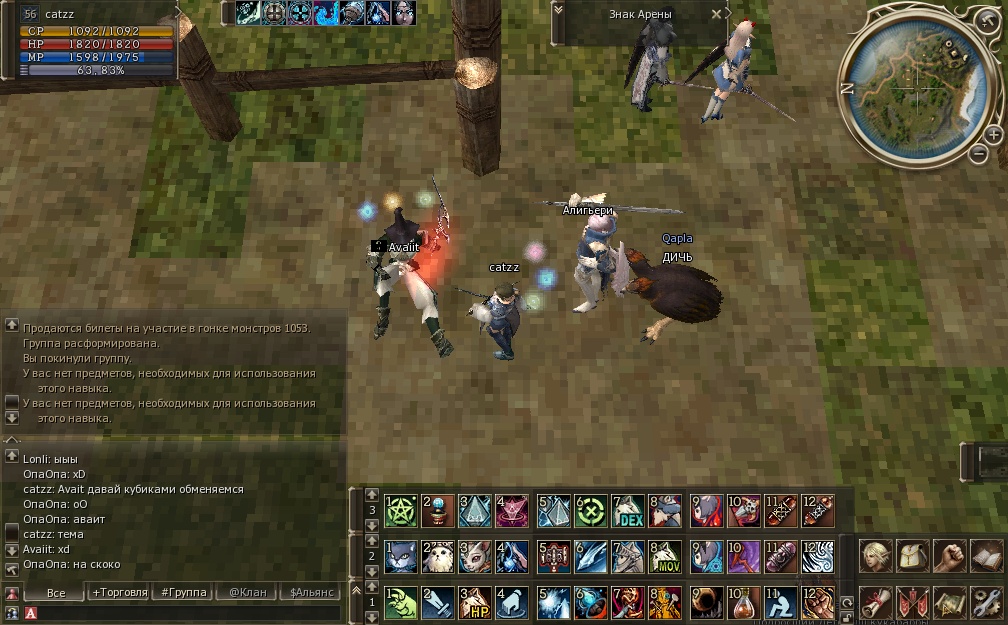Switch to the +Торговля chat tab
1008x625 pixels.
(x=118, y=592)
